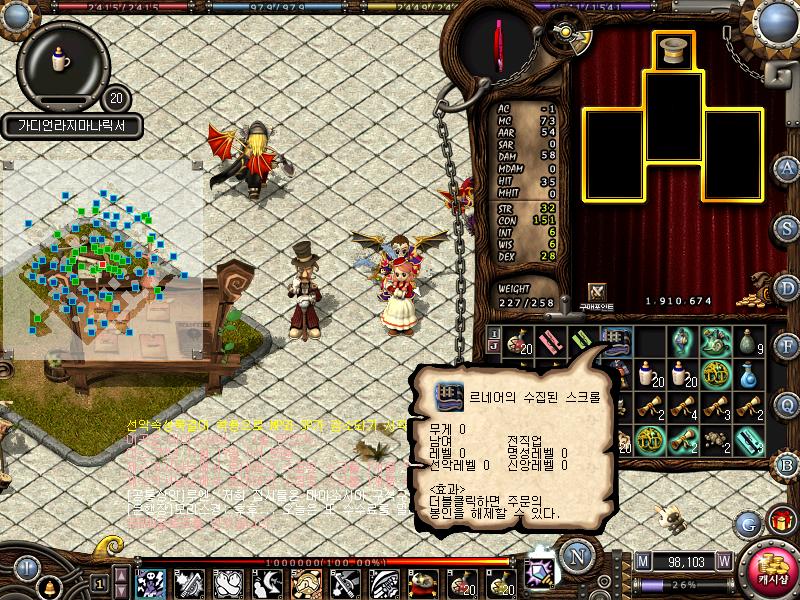Image resolution: width=800 pixels, height=600 pixels.
Task: Activate the F side menu button
Action: click(787, 346)
